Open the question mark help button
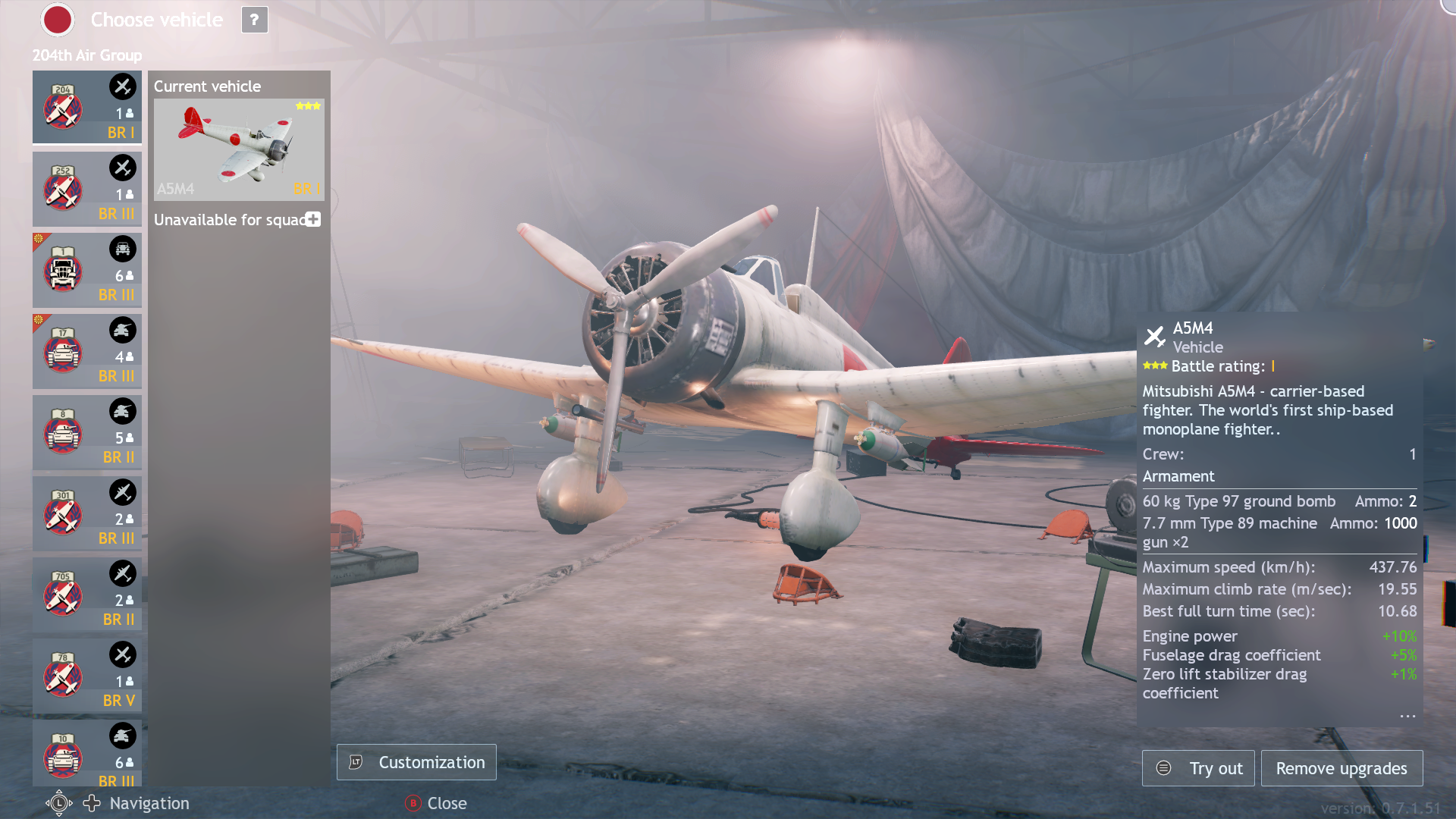1456x819 pixels. pyautogui.click(x=254, y=20)
